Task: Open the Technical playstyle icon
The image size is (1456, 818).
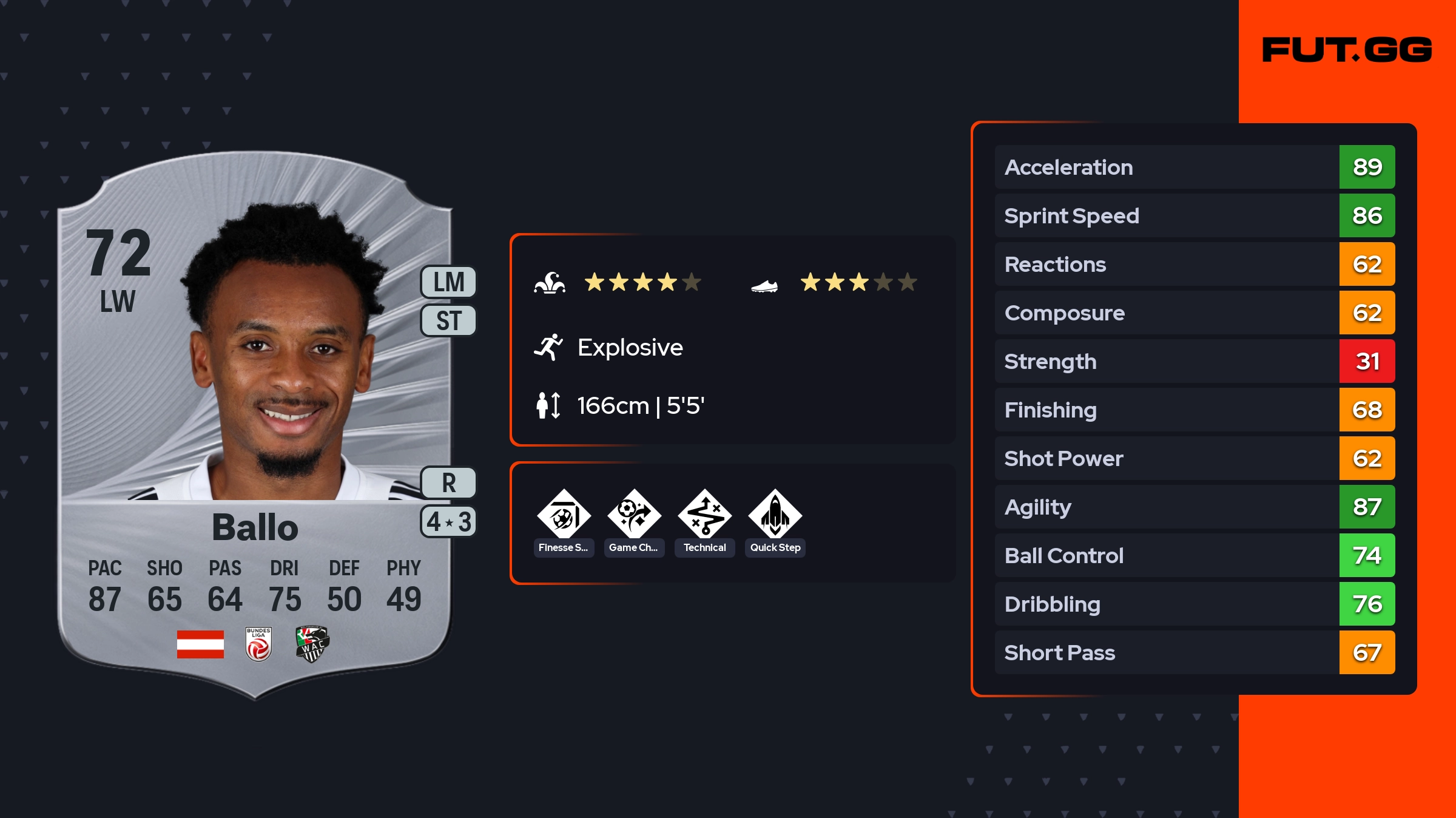Action: (704, 515)
